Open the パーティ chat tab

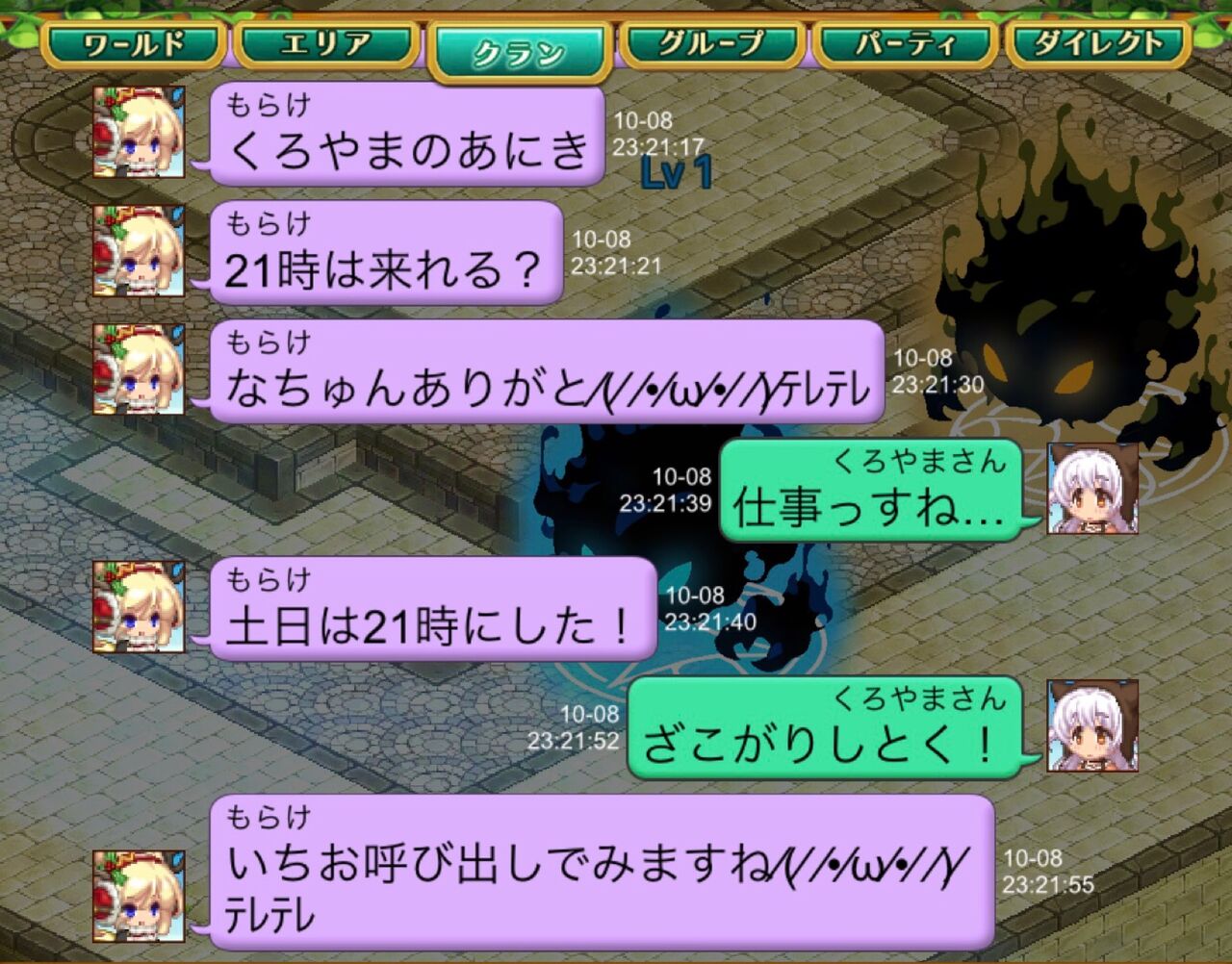click(905, 41)
